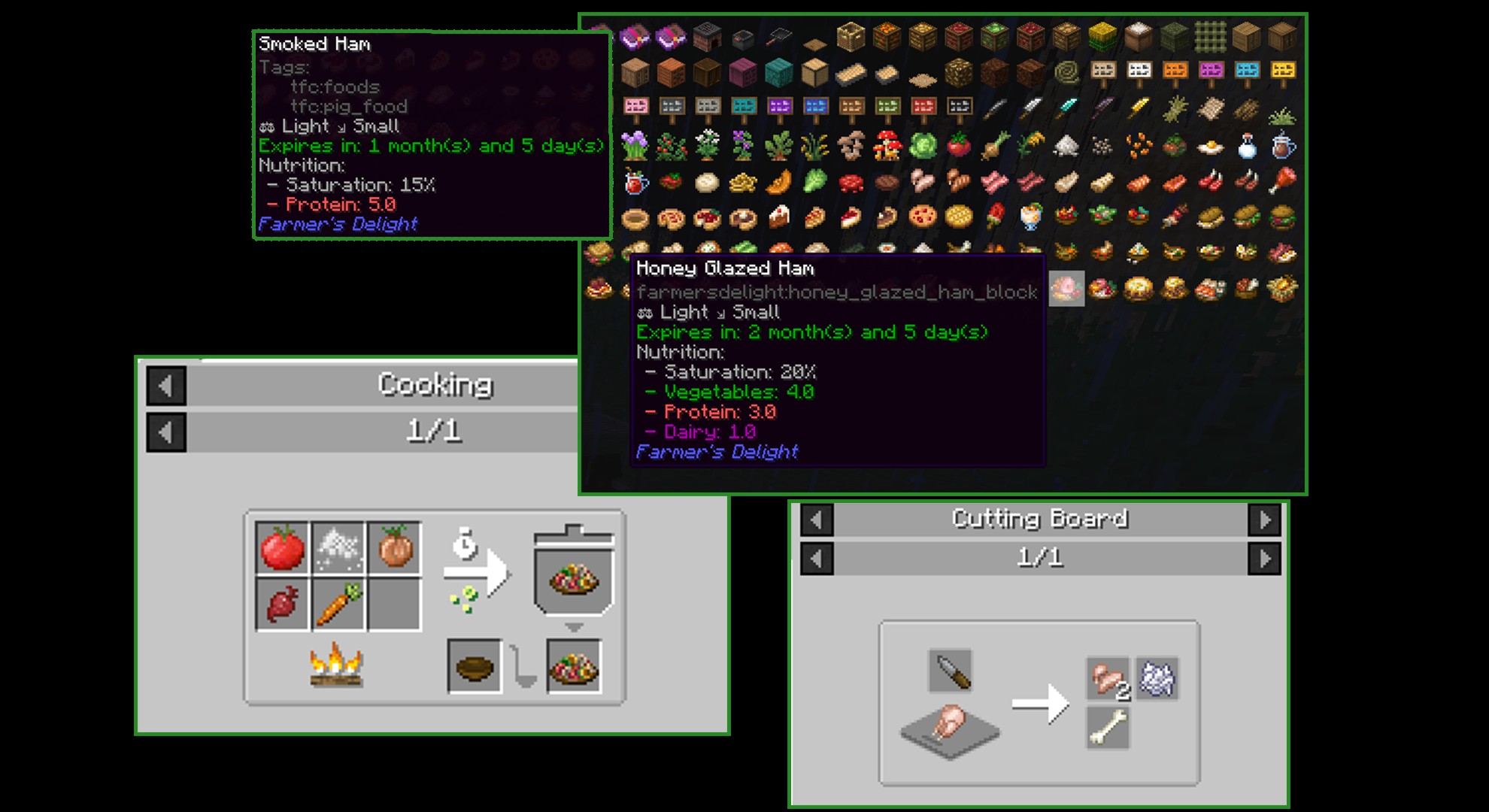
Task: Click the chicken cuts output slot
Action: click(1108, 679)
